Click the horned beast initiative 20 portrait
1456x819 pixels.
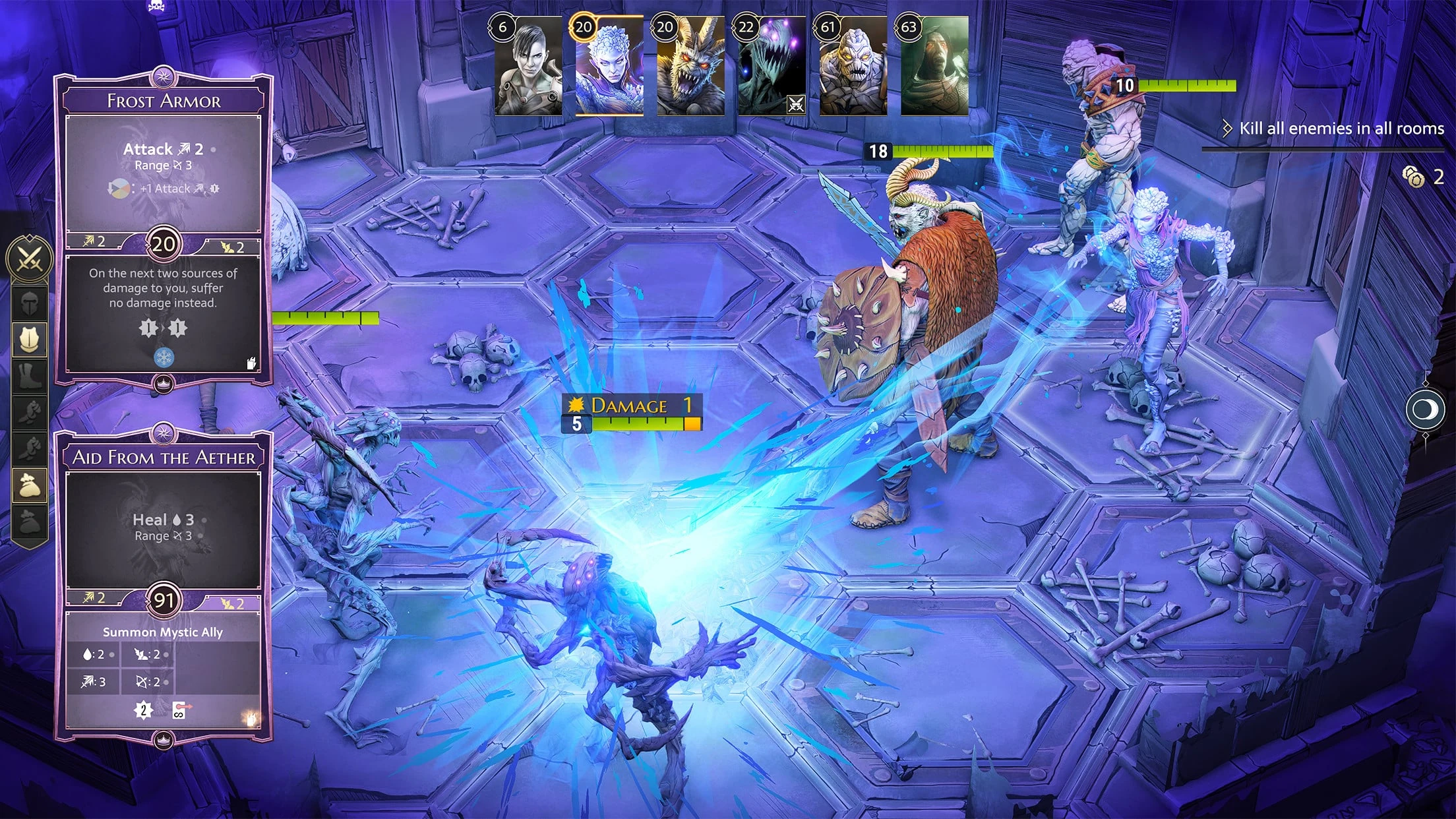pyautogui.click(x=690, y=67)
